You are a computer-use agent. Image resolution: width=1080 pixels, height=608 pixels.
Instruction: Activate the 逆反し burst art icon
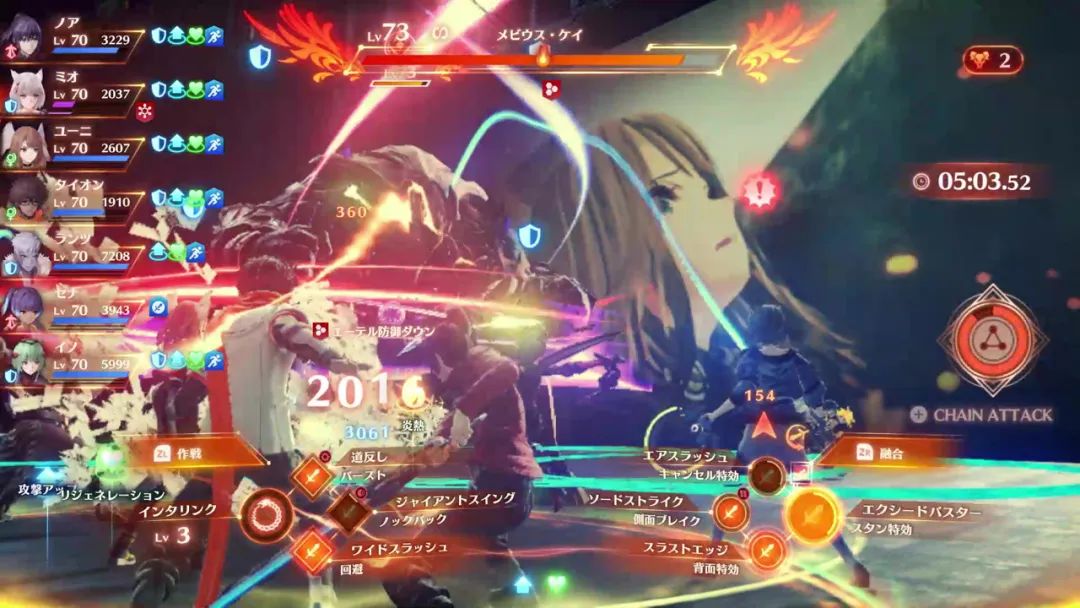pyautogui.click(x=312, y=477)
